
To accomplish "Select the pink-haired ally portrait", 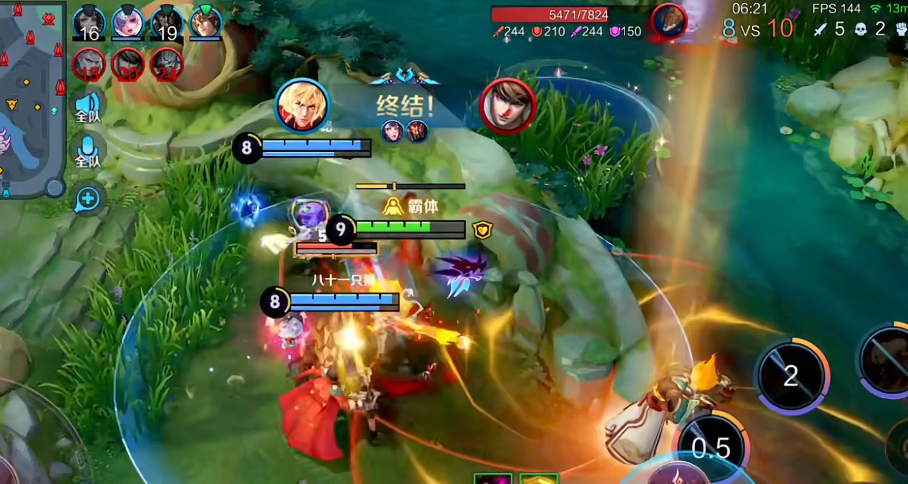I will click(x=128, y=22).
